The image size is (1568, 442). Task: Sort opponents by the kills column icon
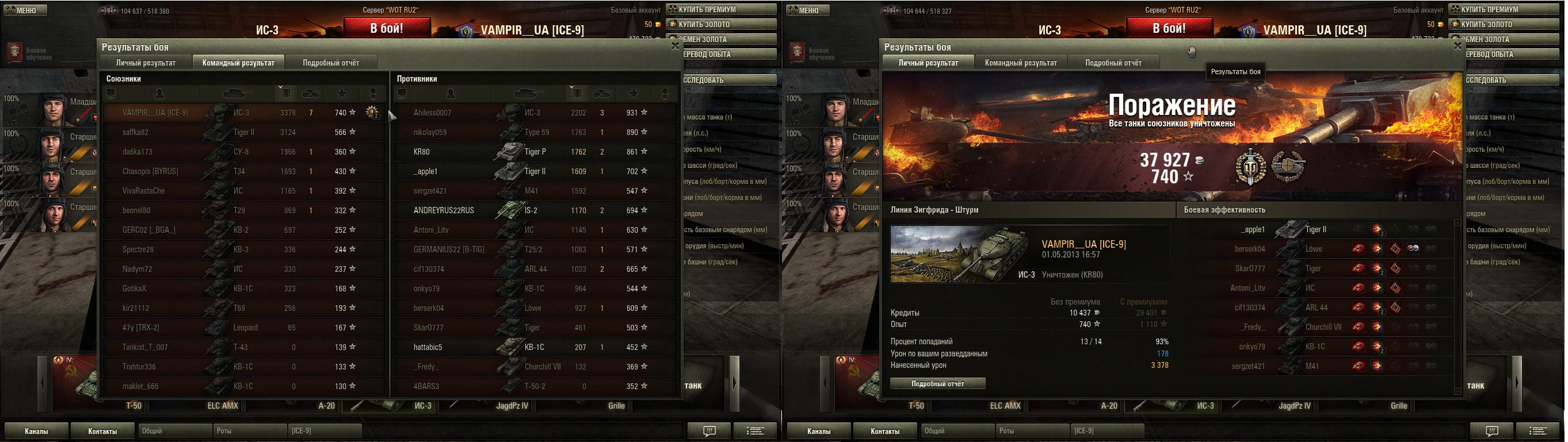coord(601,94)
